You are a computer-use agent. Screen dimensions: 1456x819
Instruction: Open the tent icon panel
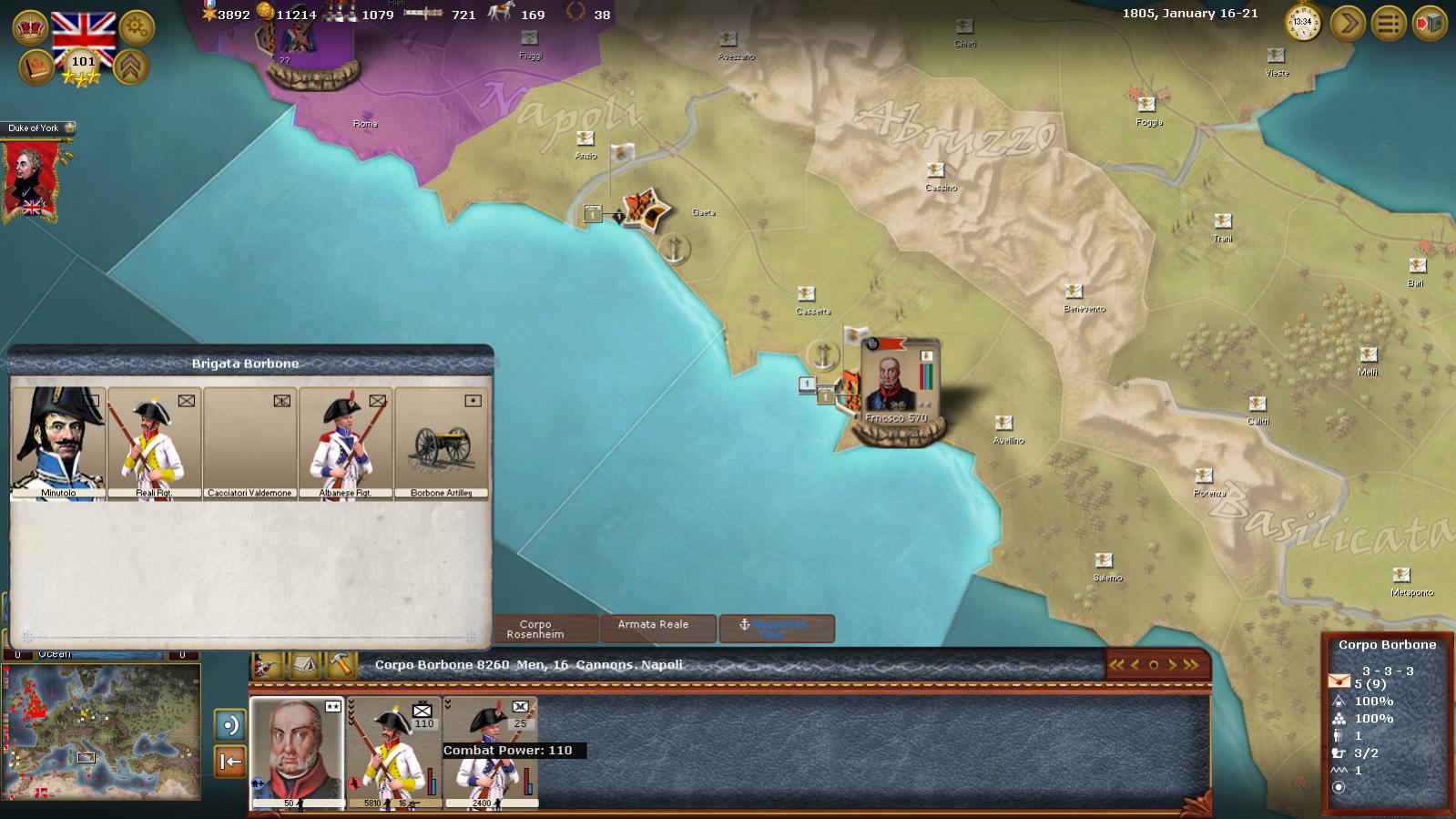[x=305, y=665]
